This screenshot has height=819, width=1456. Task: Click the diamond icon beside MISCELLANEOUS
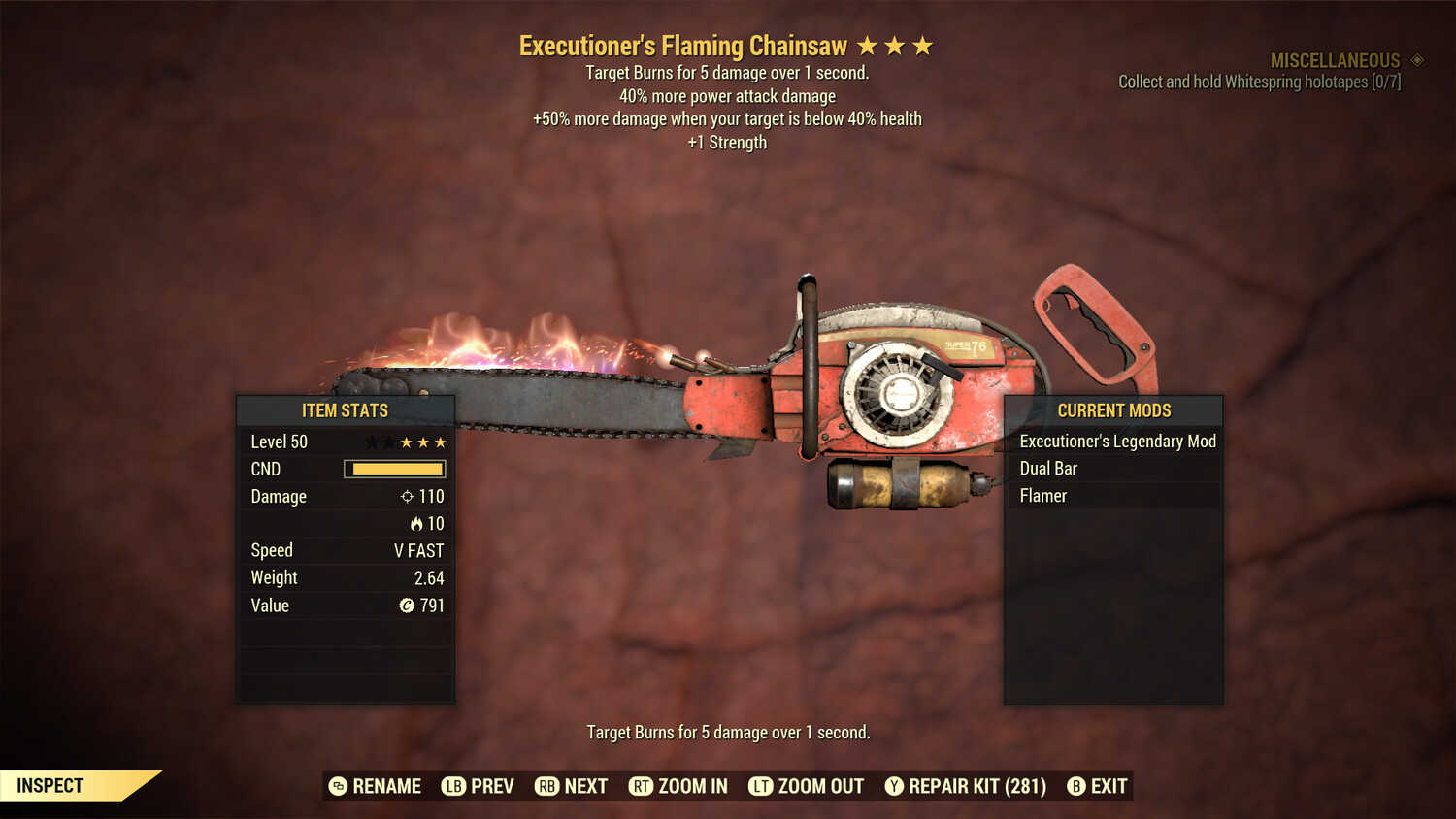pos(1416,59)
